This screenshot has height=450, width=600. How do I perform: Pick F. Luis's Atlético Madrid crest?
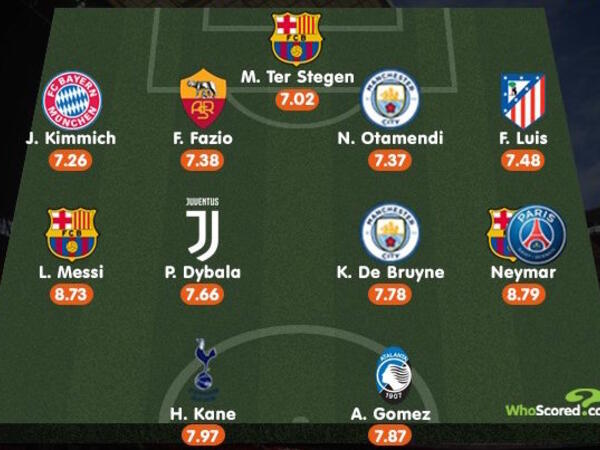[x=524, y=100]
